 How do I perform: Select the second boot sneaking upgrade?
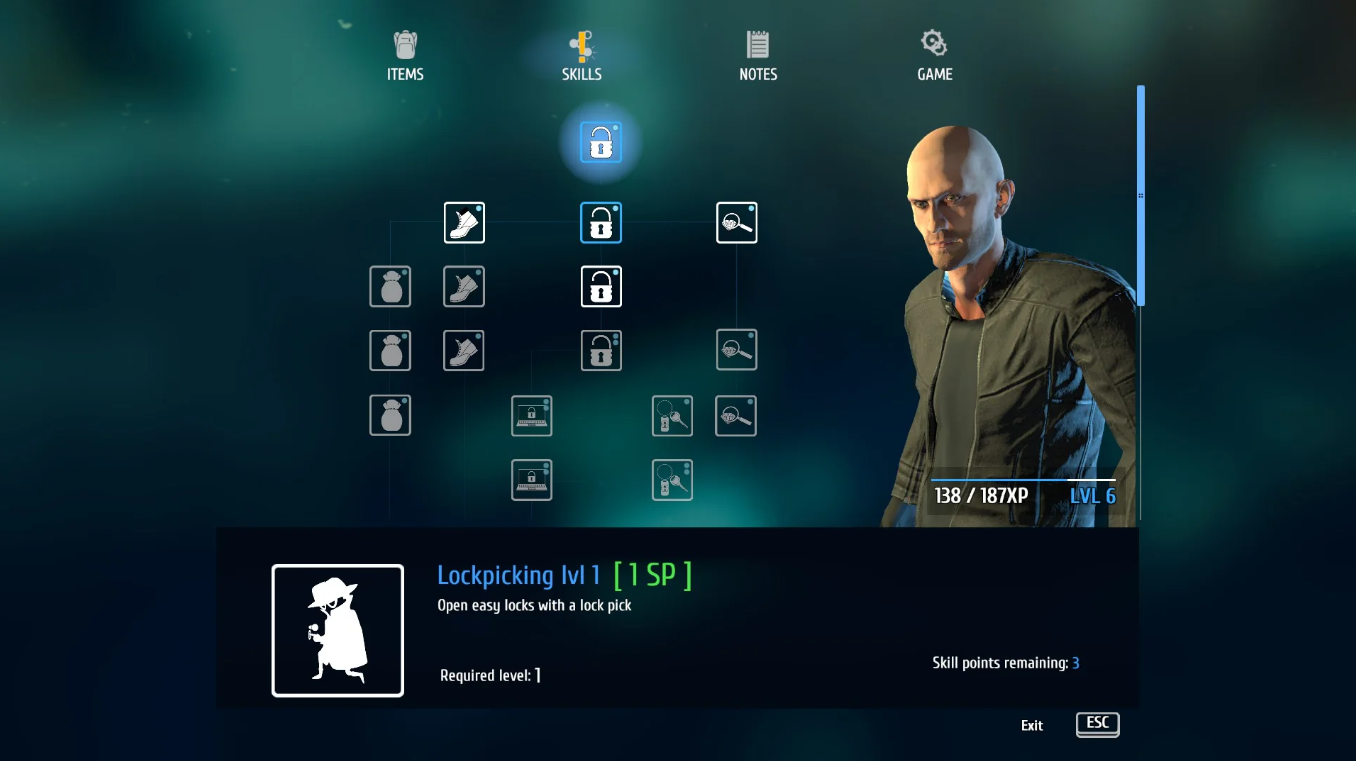(x=464, y=286)
